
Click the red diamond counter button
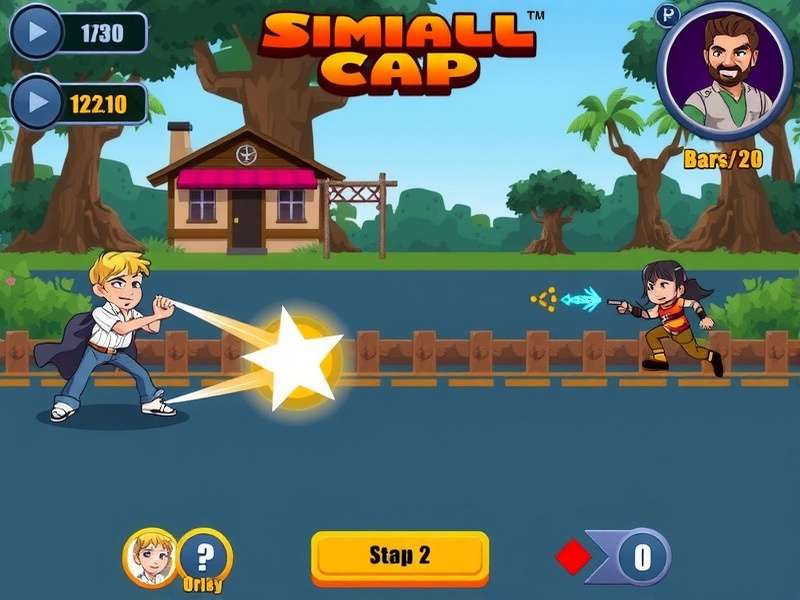(x=573, y=557)
